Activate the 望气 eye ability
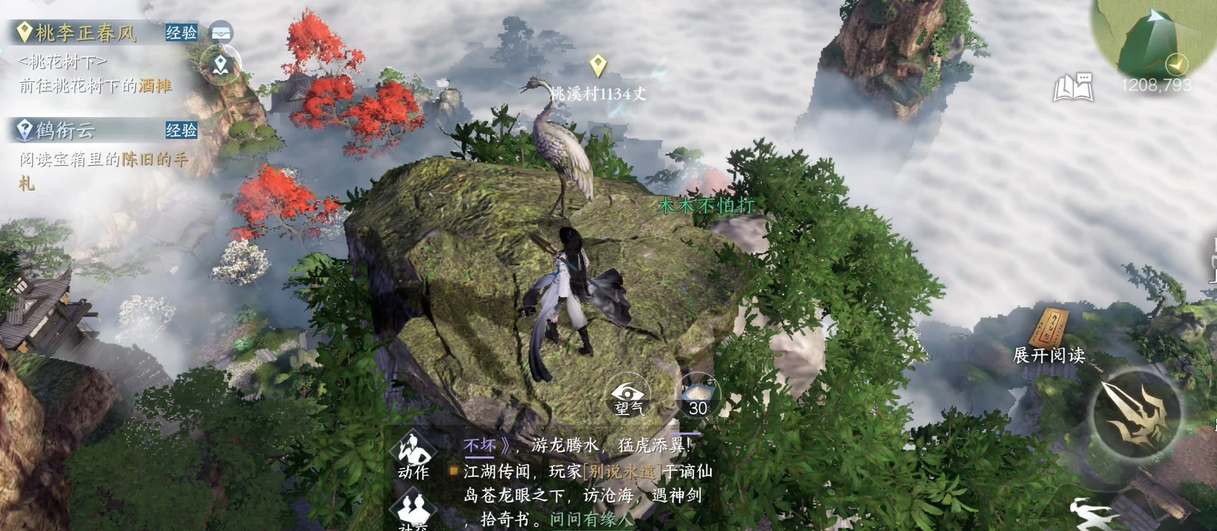1217x531 pixels. point(630,396)
